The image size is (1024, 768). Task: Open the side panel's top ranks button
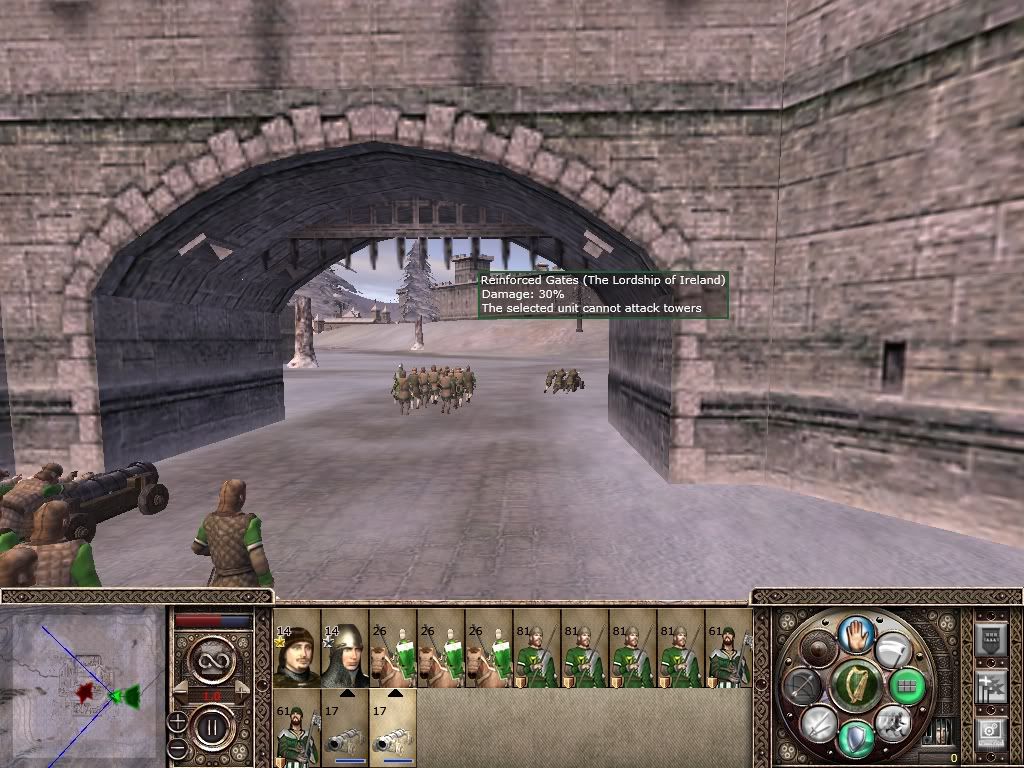coord(991,639)
